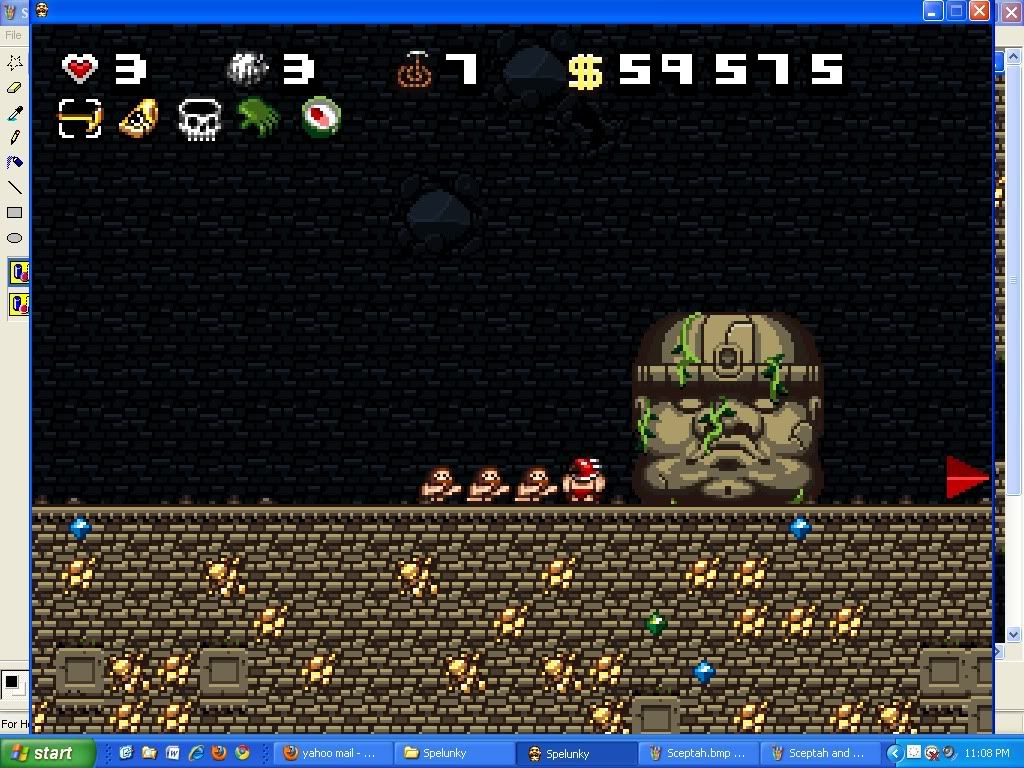This screenshot has height=768, width=1024.
Task: Minimize the Spelunky game window
Action: [x=932, y=11]
